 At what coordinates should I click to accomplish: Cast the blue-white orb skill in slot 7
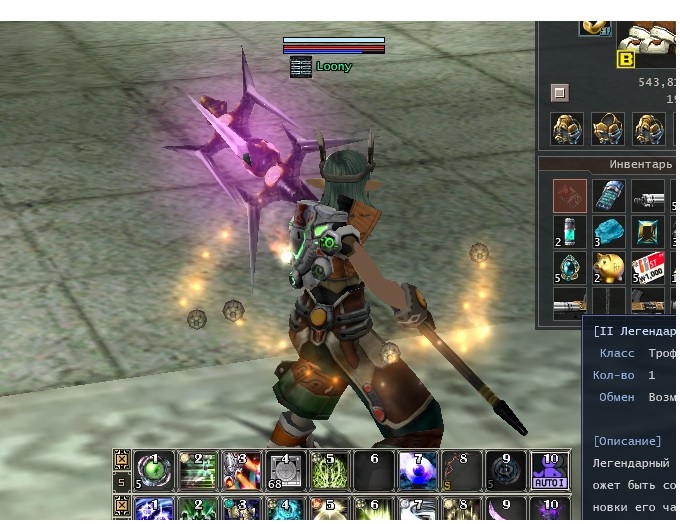pyautogui.click(x=418, y=469)
